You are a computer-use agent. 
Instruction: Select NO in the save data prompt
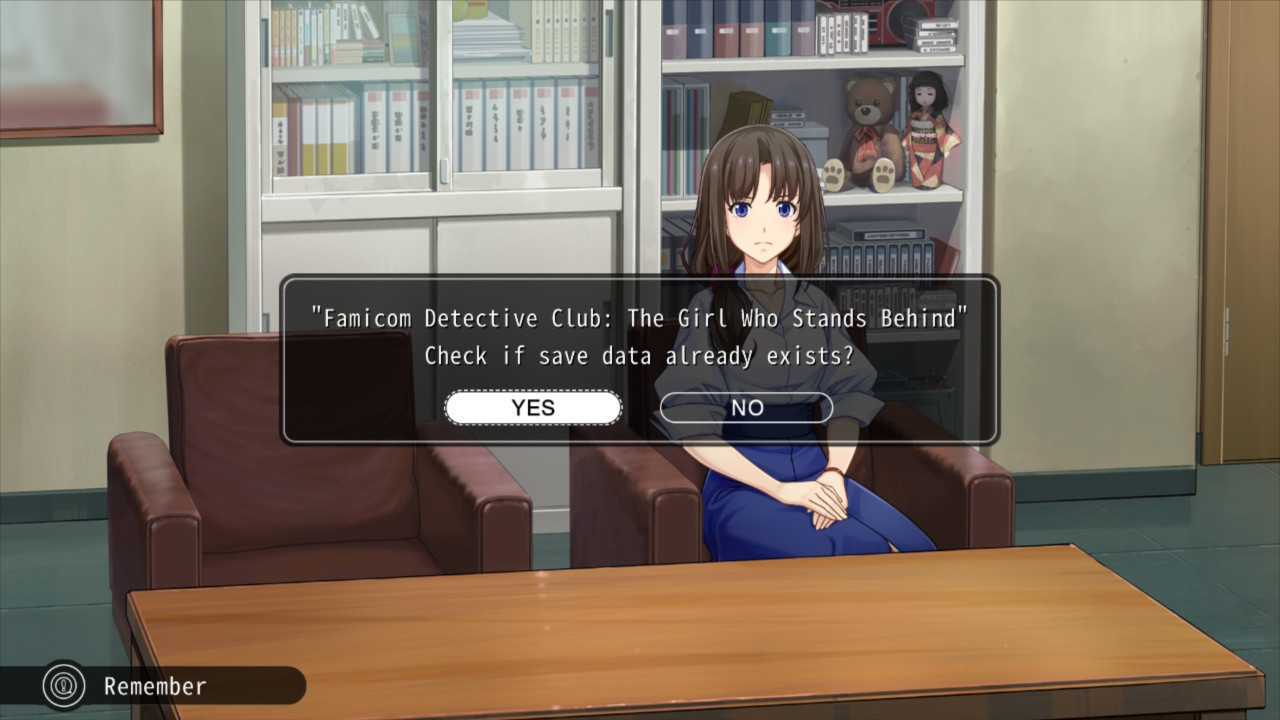tap(746, 408)
